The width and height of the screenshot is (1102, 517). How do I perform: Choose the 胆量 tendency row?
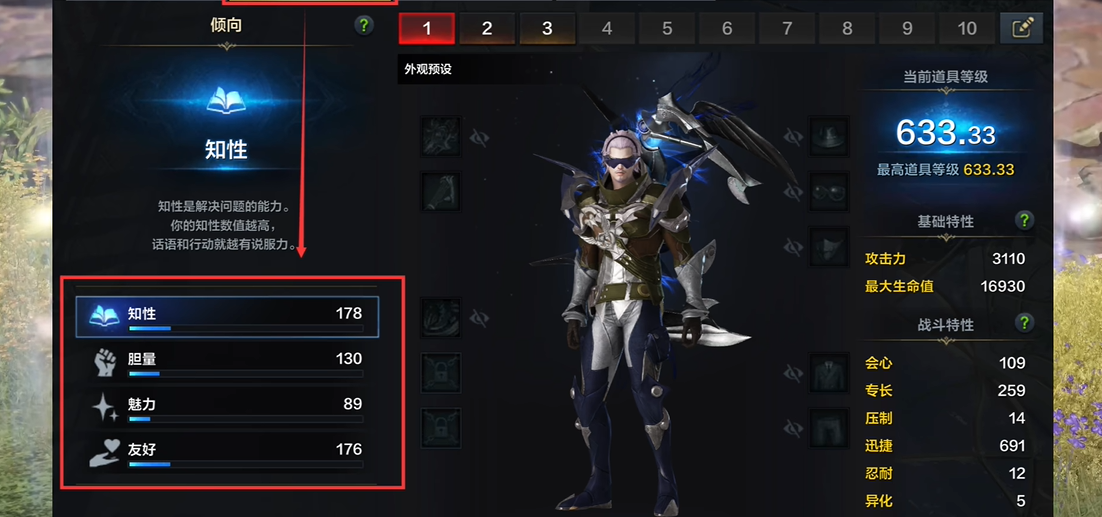pos(228,359)
